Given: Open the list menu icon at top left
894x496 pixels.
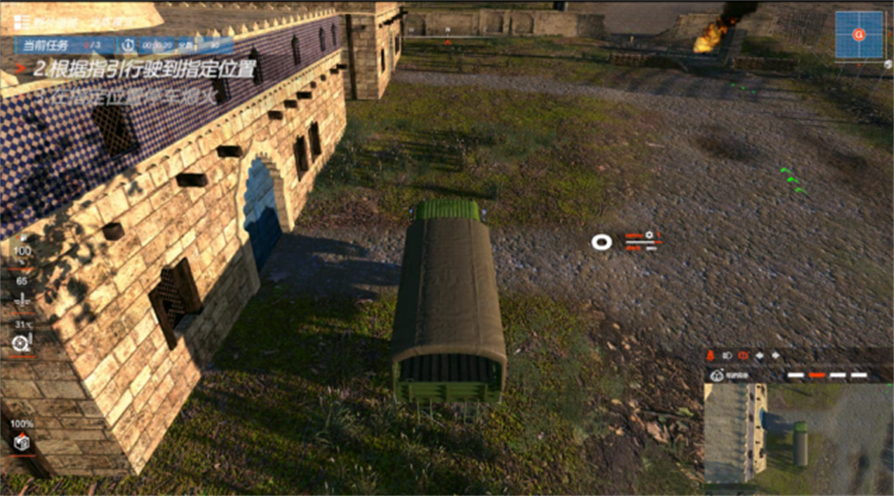Looking at the screenshot, I should (20, 22).
